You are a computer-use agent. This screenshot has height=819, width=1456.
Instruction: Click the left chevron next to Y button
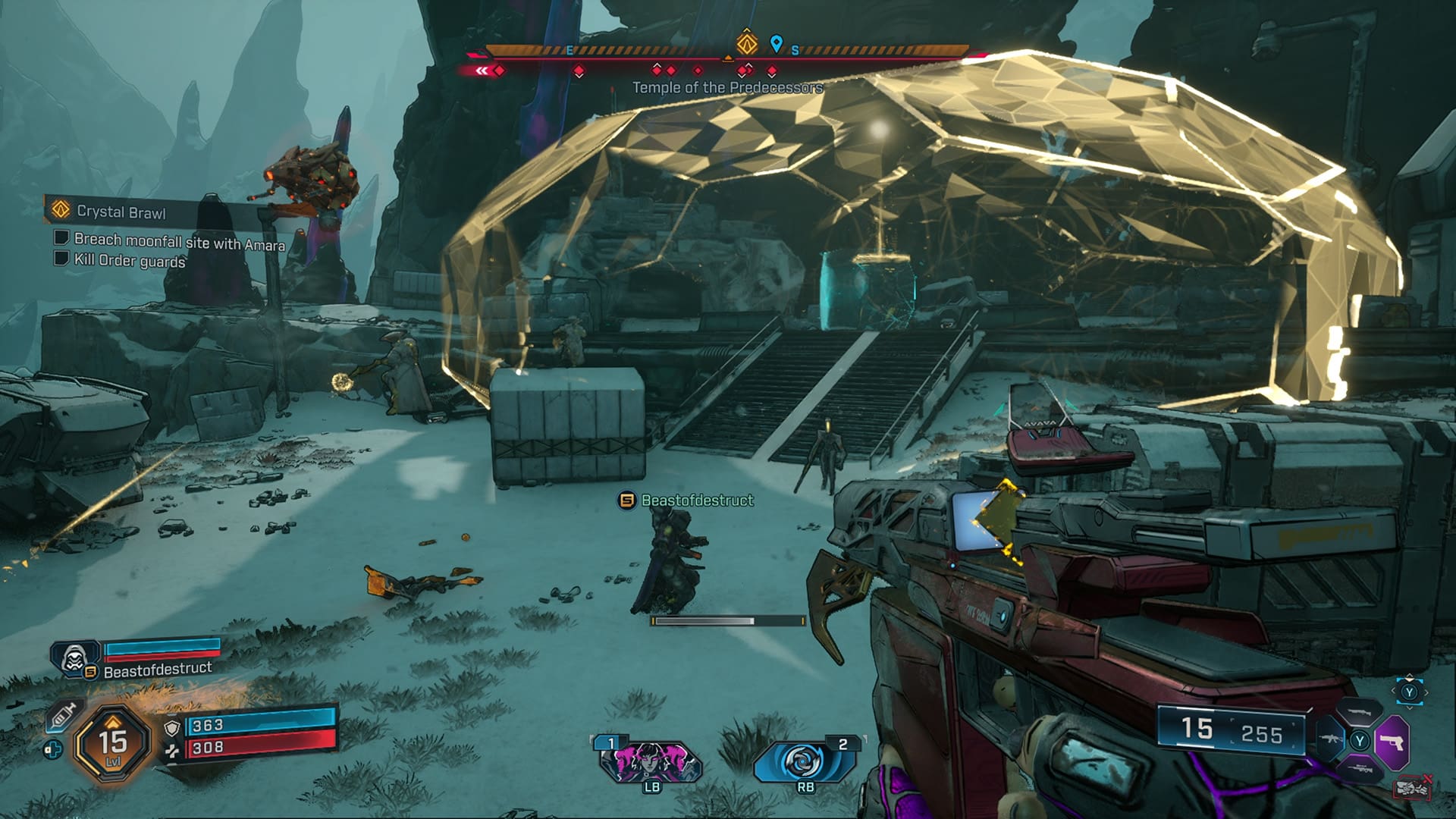(1394, 692)
